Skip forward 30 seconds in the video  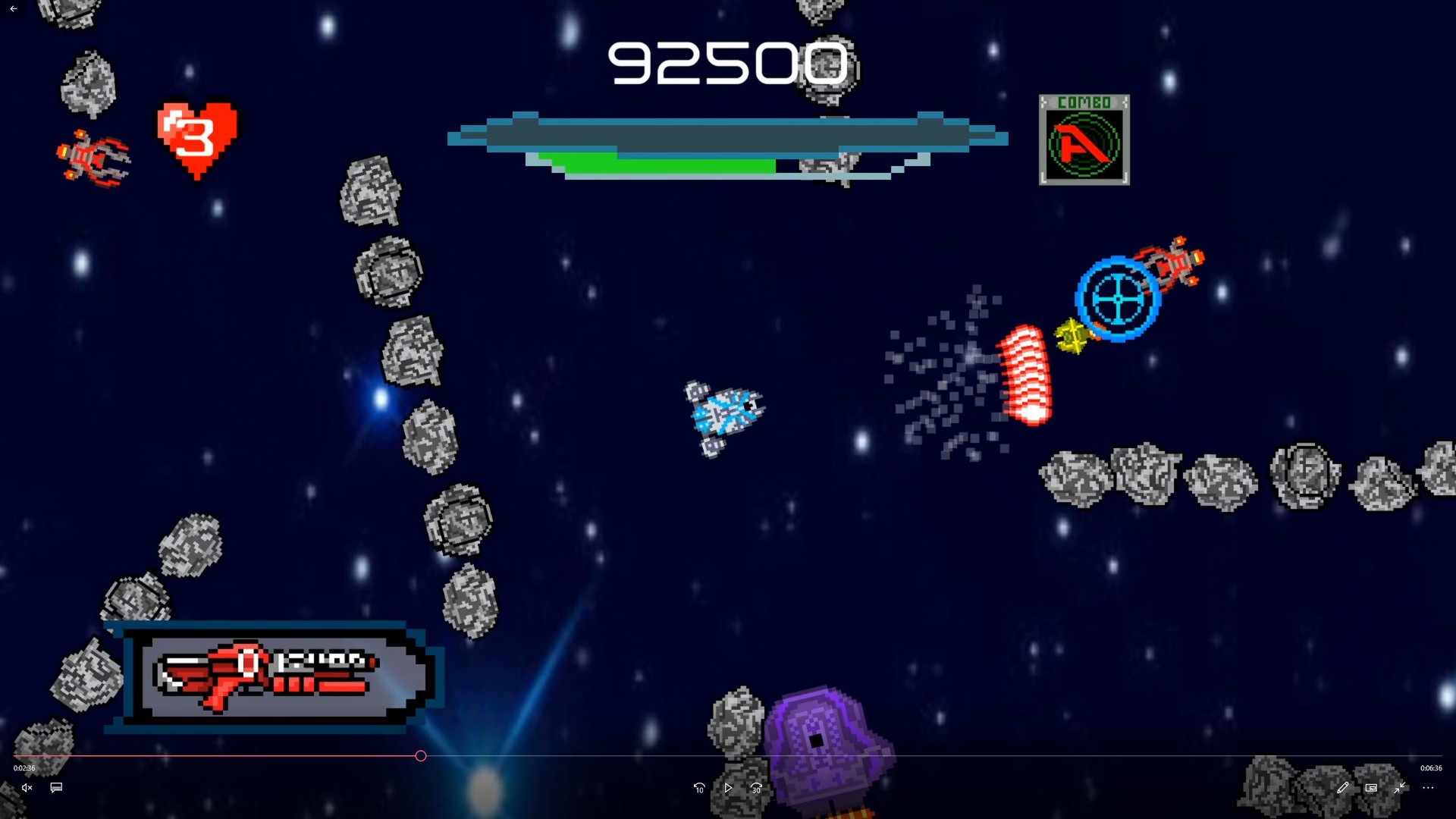[756, 788]
